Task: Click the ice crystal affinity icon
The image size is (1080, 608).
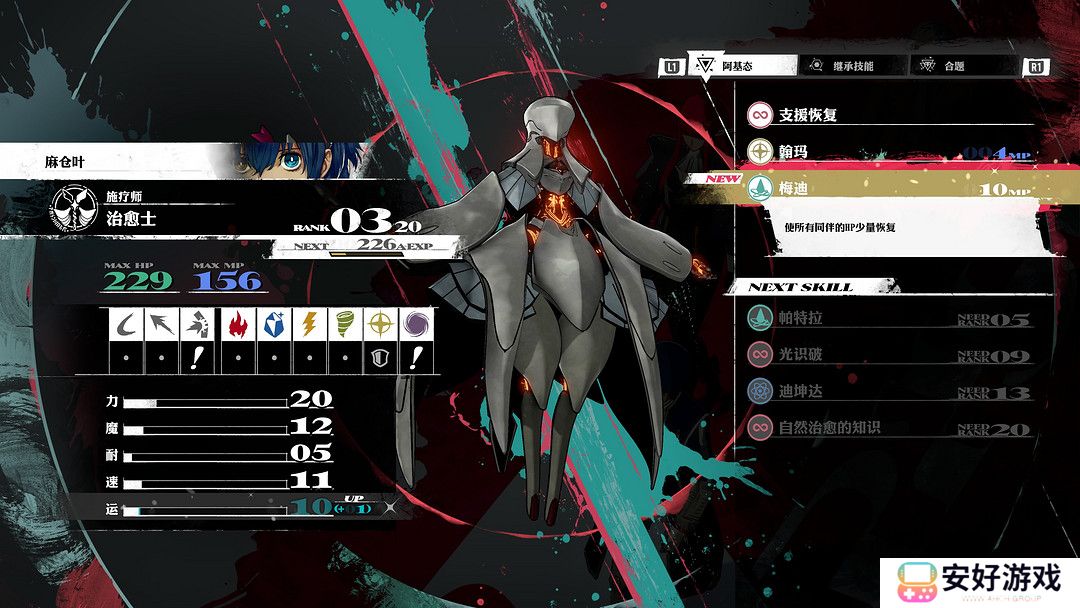Action: coord(273,324)
